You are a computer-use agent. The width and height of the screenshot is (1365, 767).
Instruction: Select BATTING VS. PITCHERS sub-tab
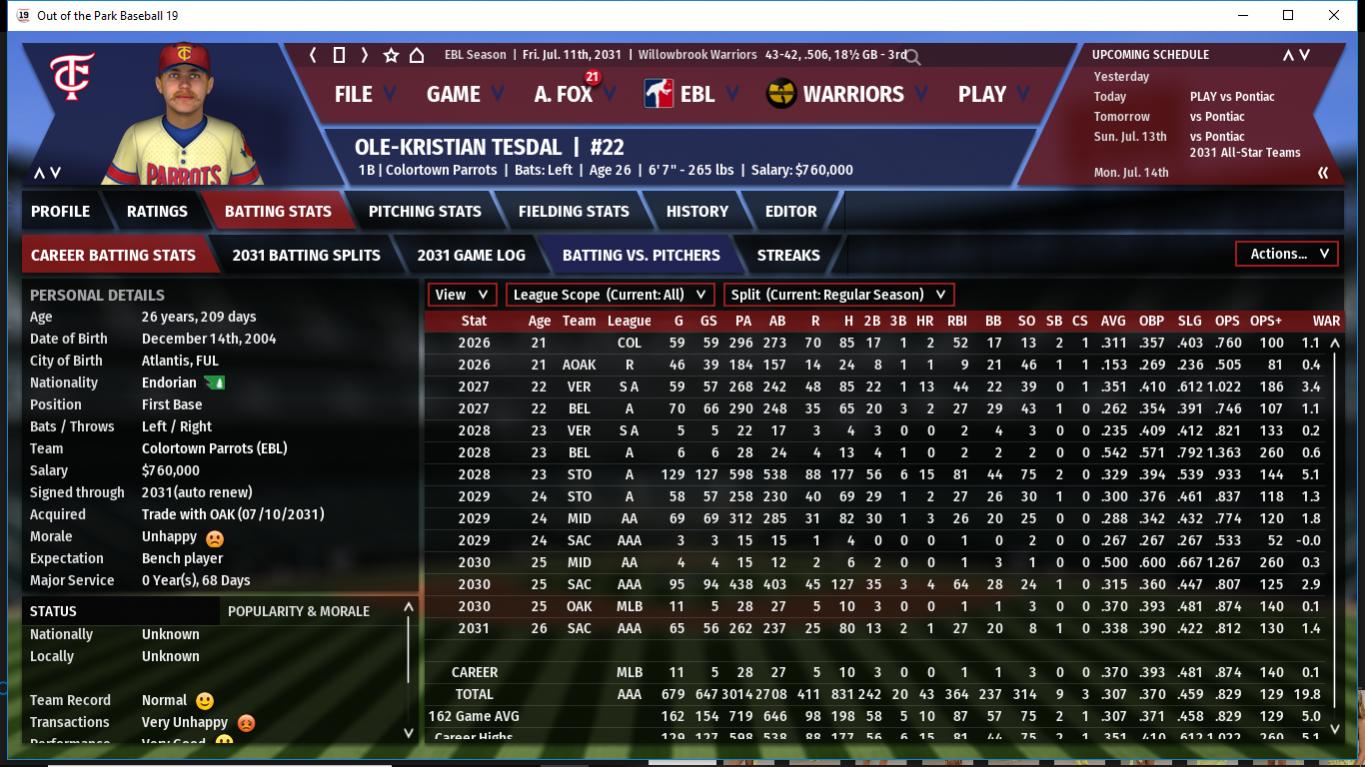(641, 255)
